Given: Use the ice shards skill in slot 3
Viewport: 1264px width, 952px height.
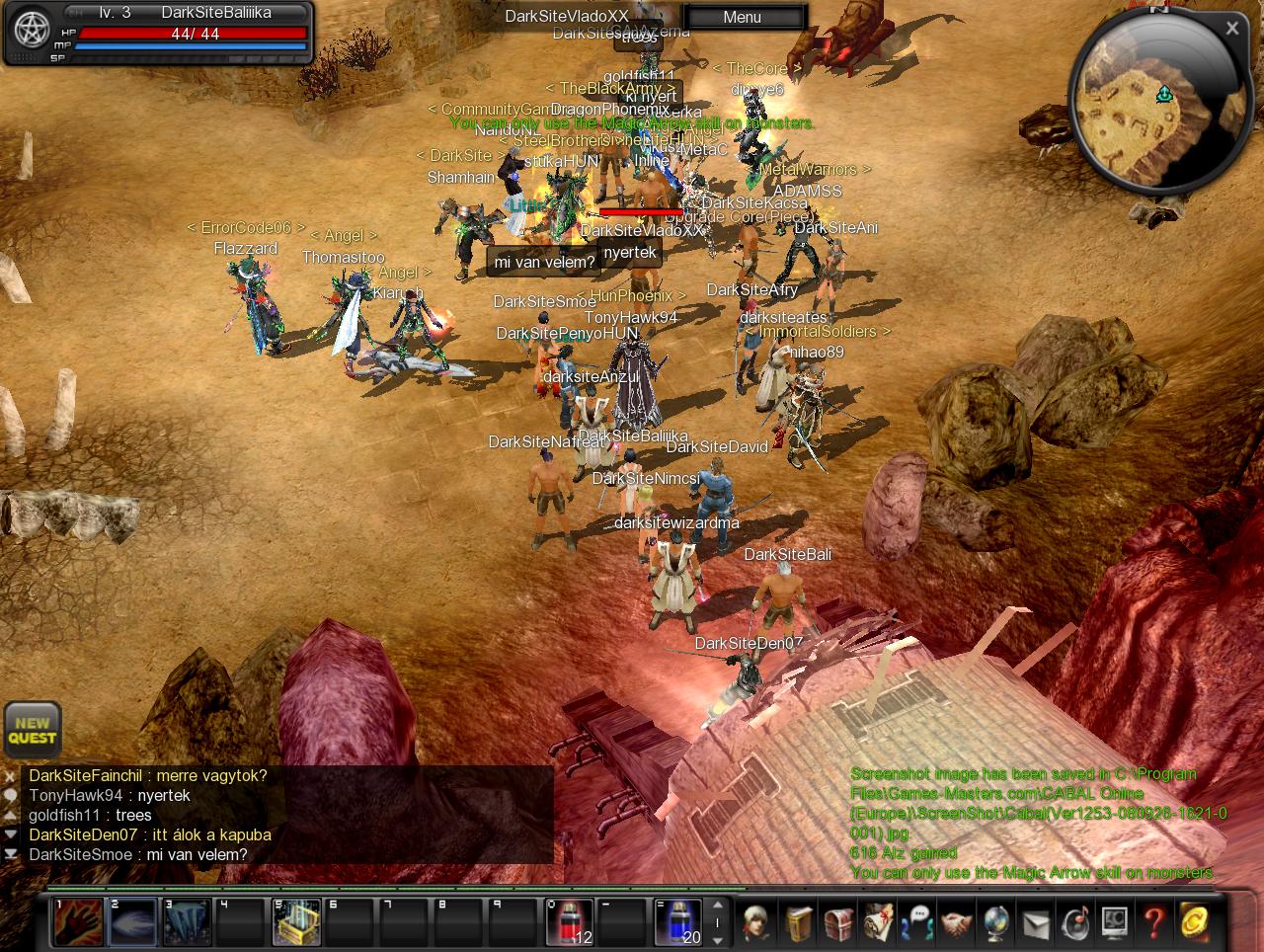Looking at the screenshot, I should [186, 921].
